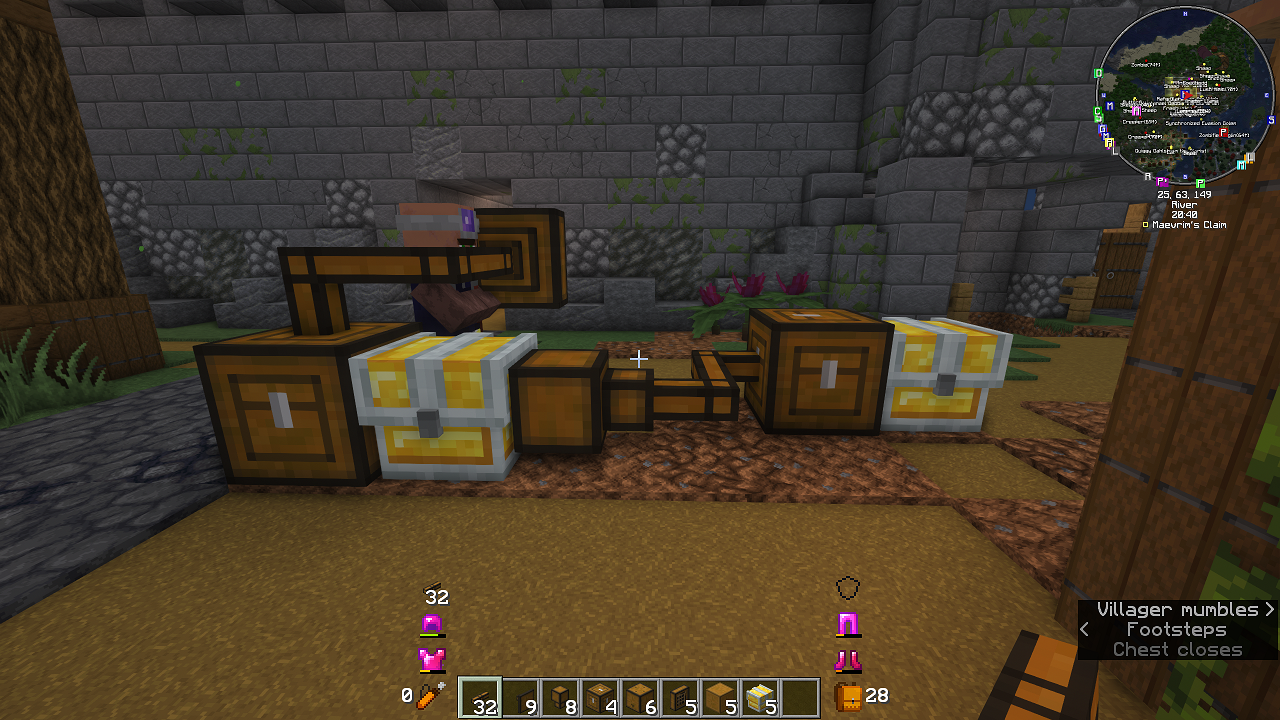
Task: Click the circular minimap in the corner
Action: tap(1185, 97)
